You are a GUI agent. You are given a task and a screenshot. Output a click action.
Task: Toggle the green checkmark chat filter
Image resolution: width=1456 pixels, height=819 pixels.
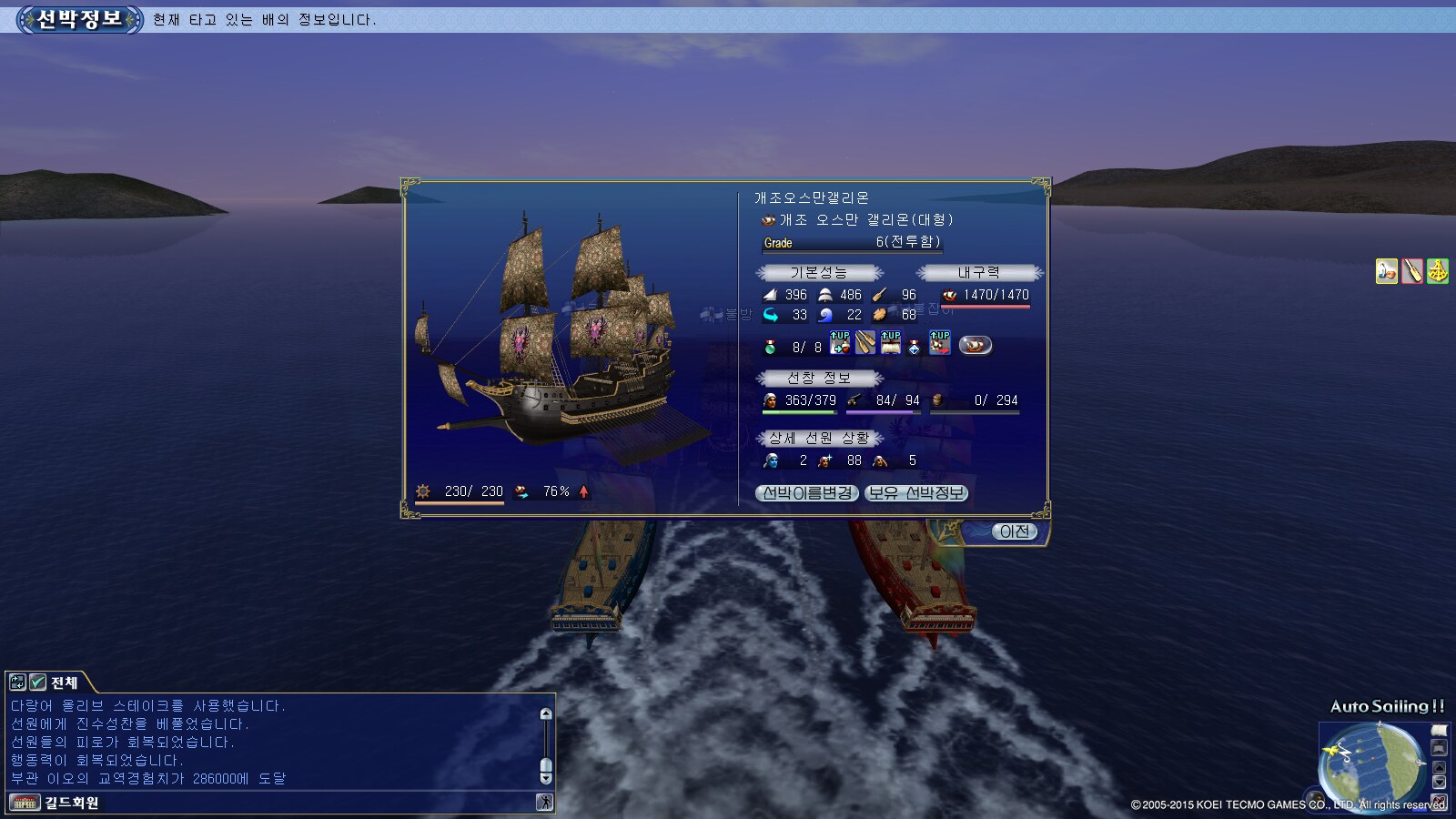(38, 682)
